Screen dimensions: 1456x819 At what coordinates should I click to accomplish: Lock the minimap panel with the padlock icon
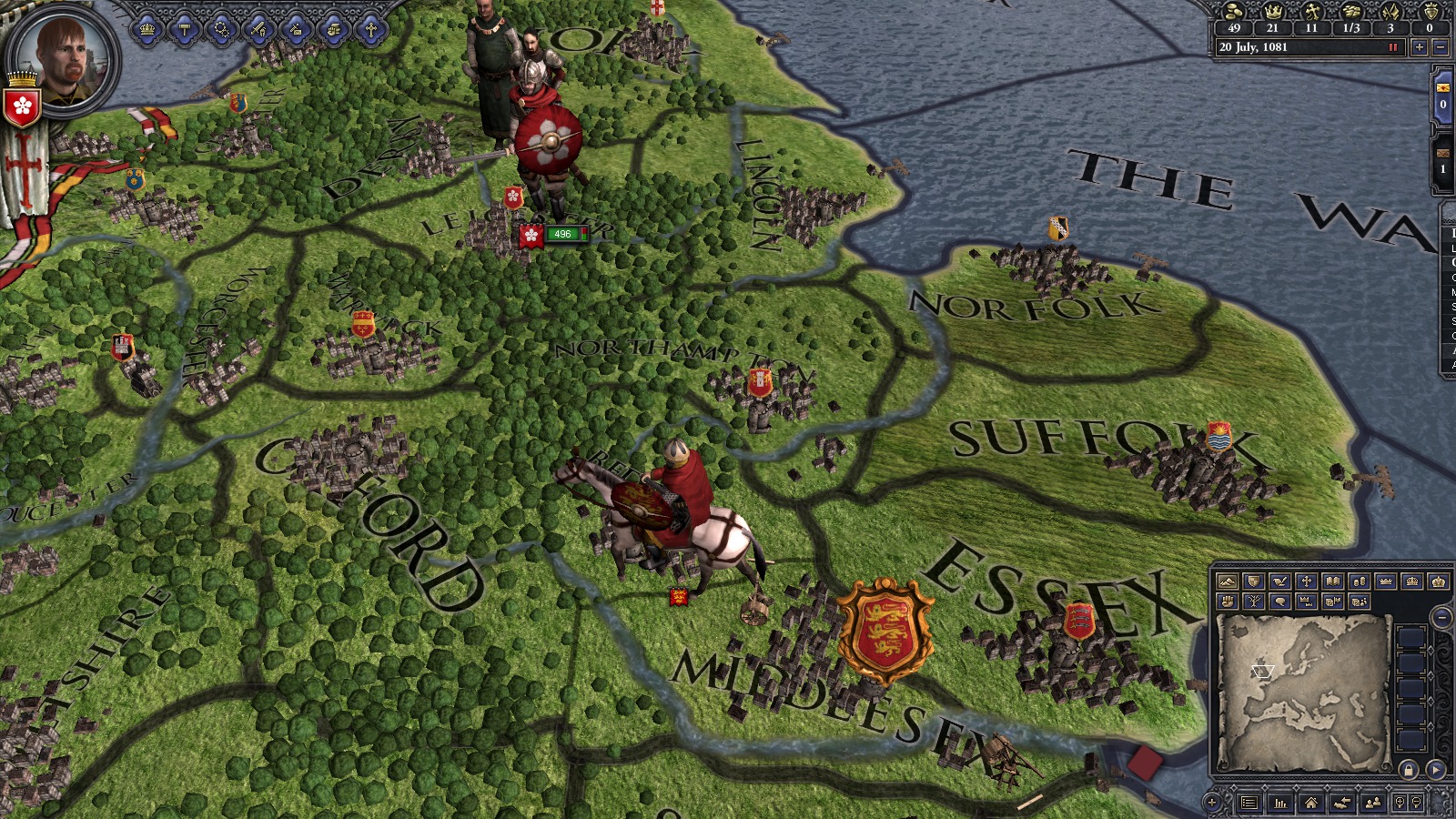[x=1410, y=768]
